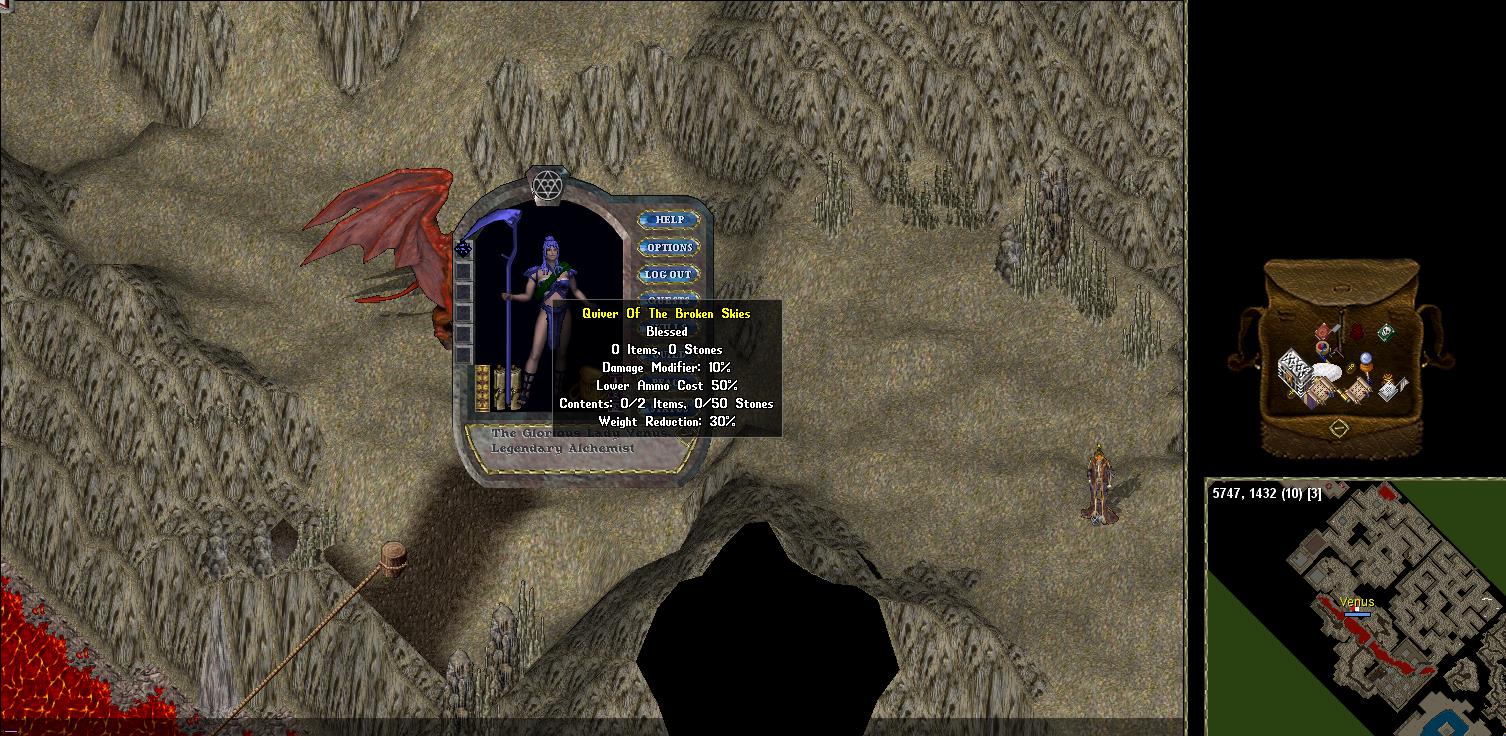
Task: Select the white pile item in backpack
Action: tap(1328, 371)
